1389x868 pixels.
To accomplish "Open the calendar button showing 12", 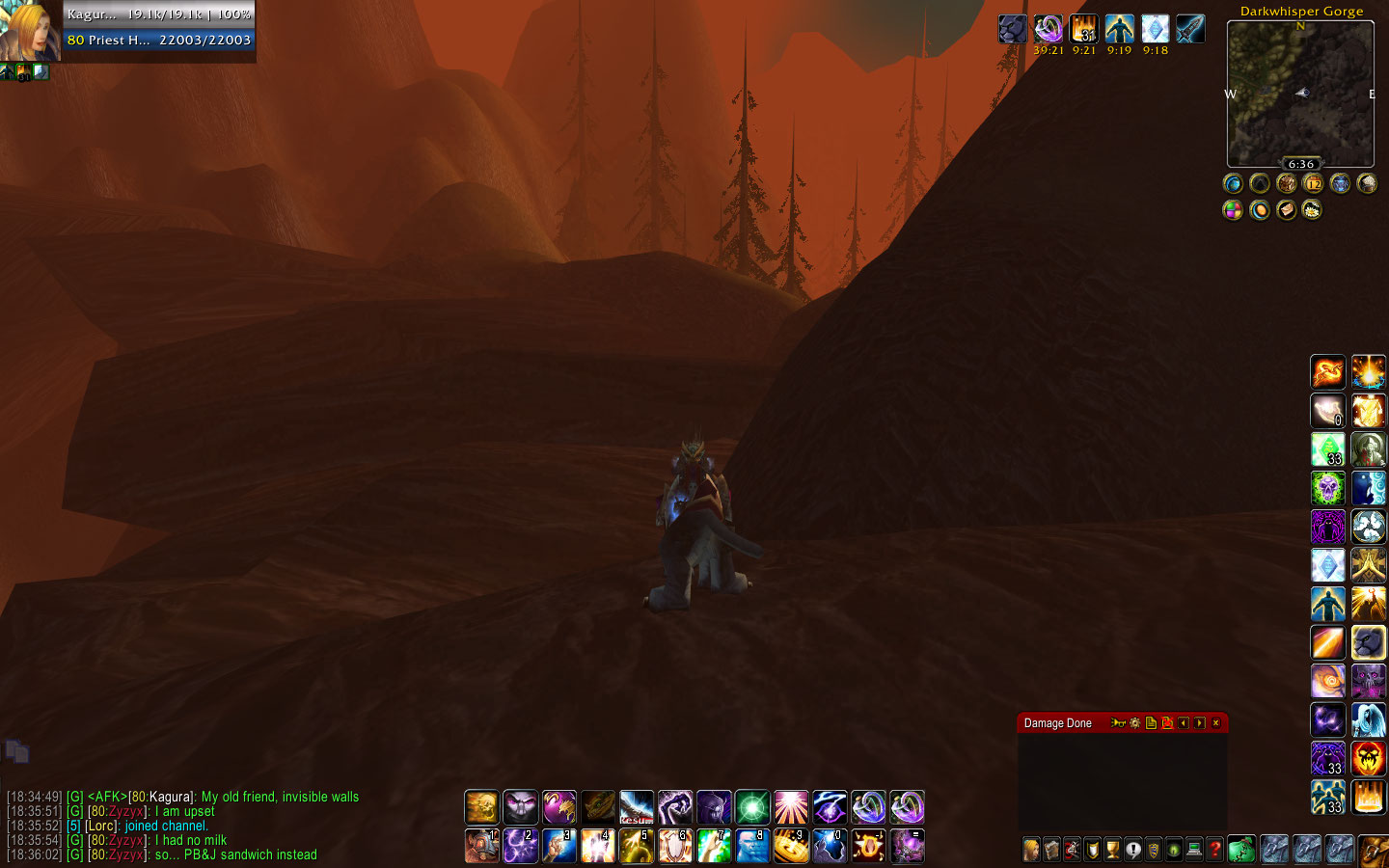I will point(1313,183).
